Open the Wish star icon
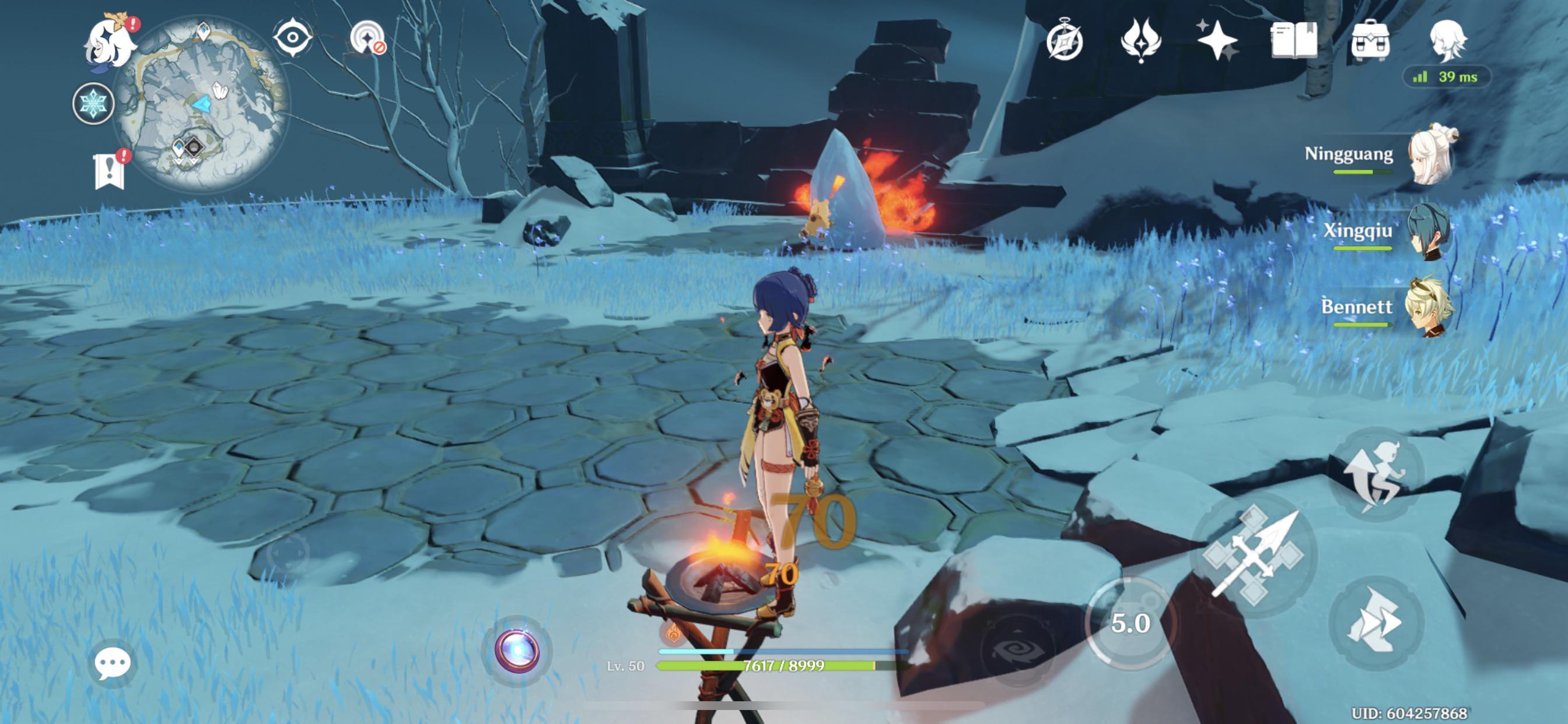 point(1217,40)
